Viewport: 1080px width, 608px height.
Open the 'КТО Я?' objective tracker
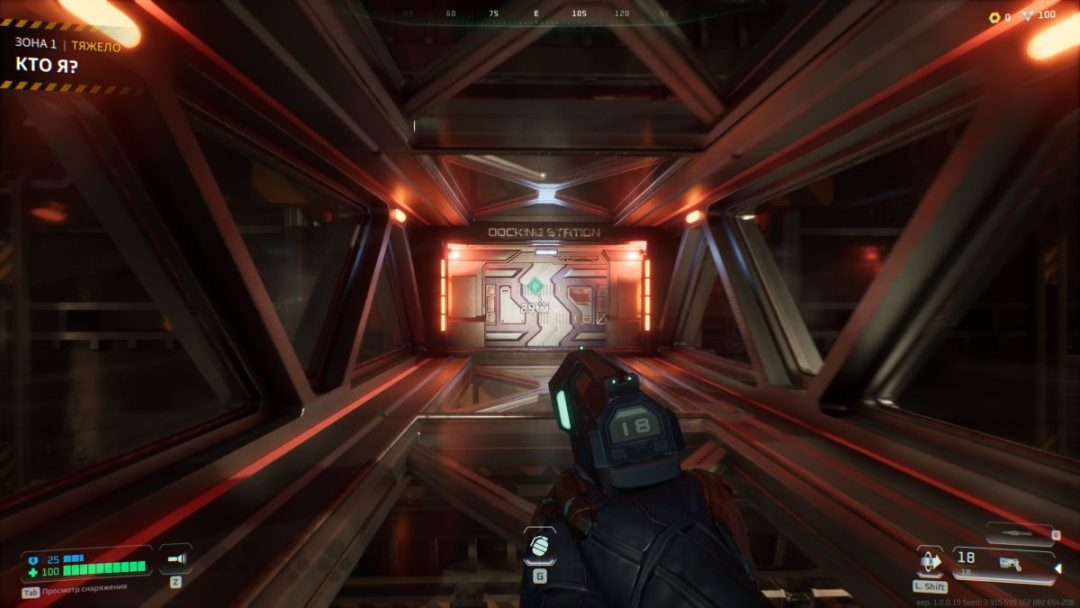(47, 66)
